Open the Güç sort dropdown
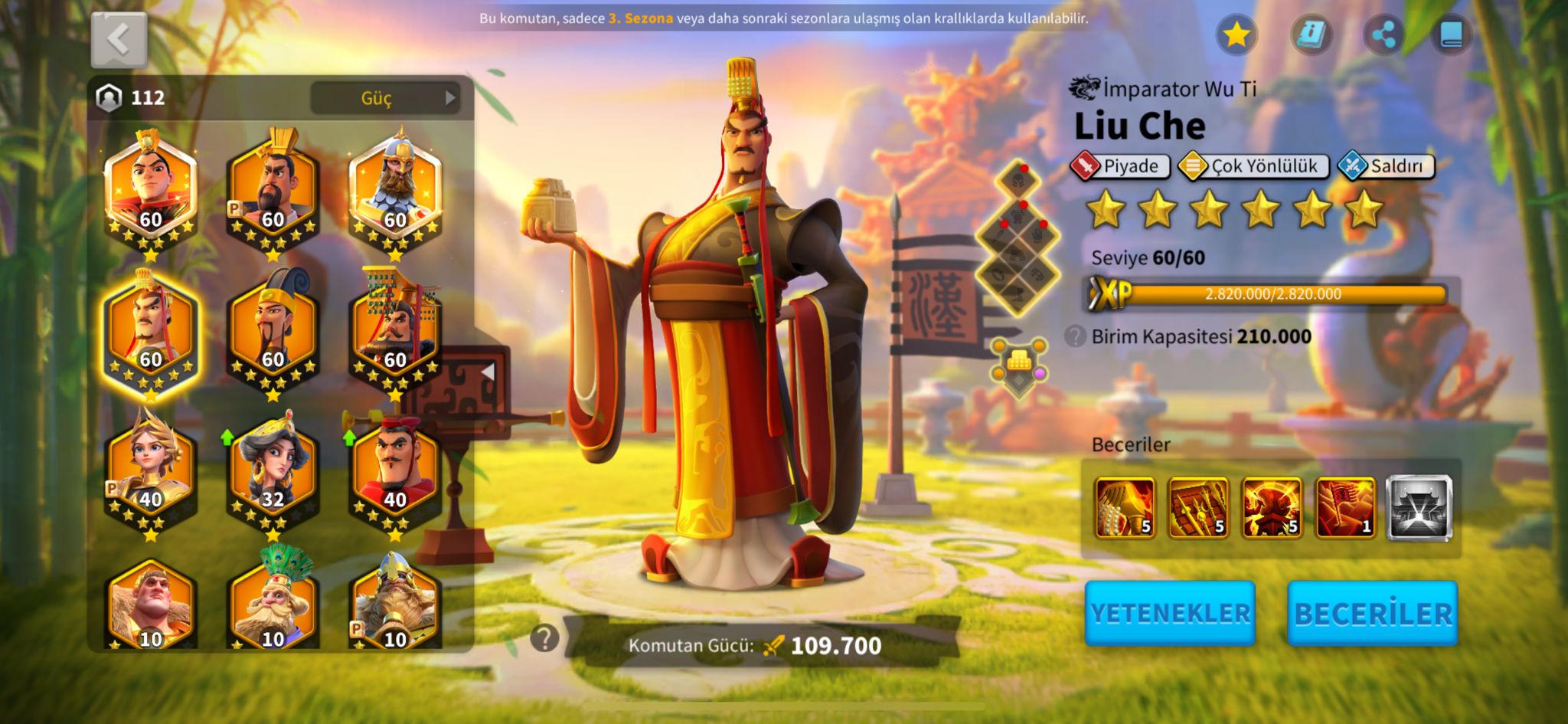The height and width of the screenshot is (724, 1568). [385, 98]
